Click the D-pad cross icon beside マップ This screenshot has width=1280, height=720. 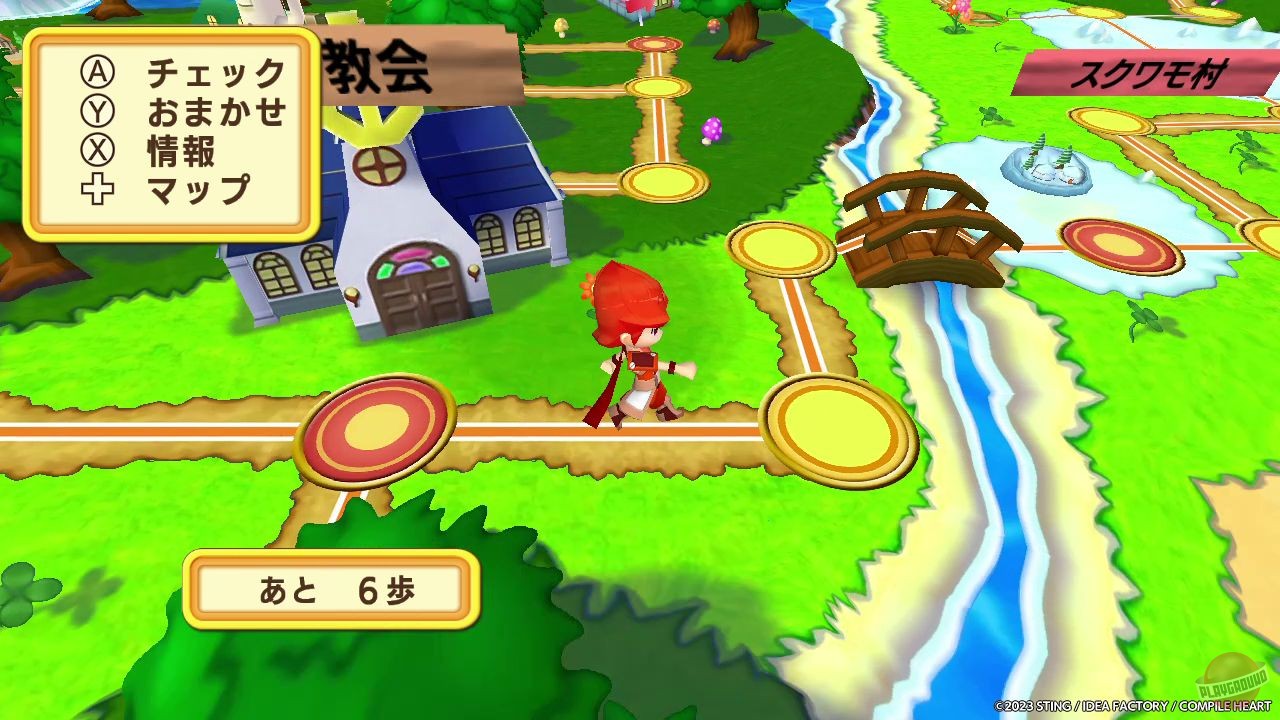point(97,189)
